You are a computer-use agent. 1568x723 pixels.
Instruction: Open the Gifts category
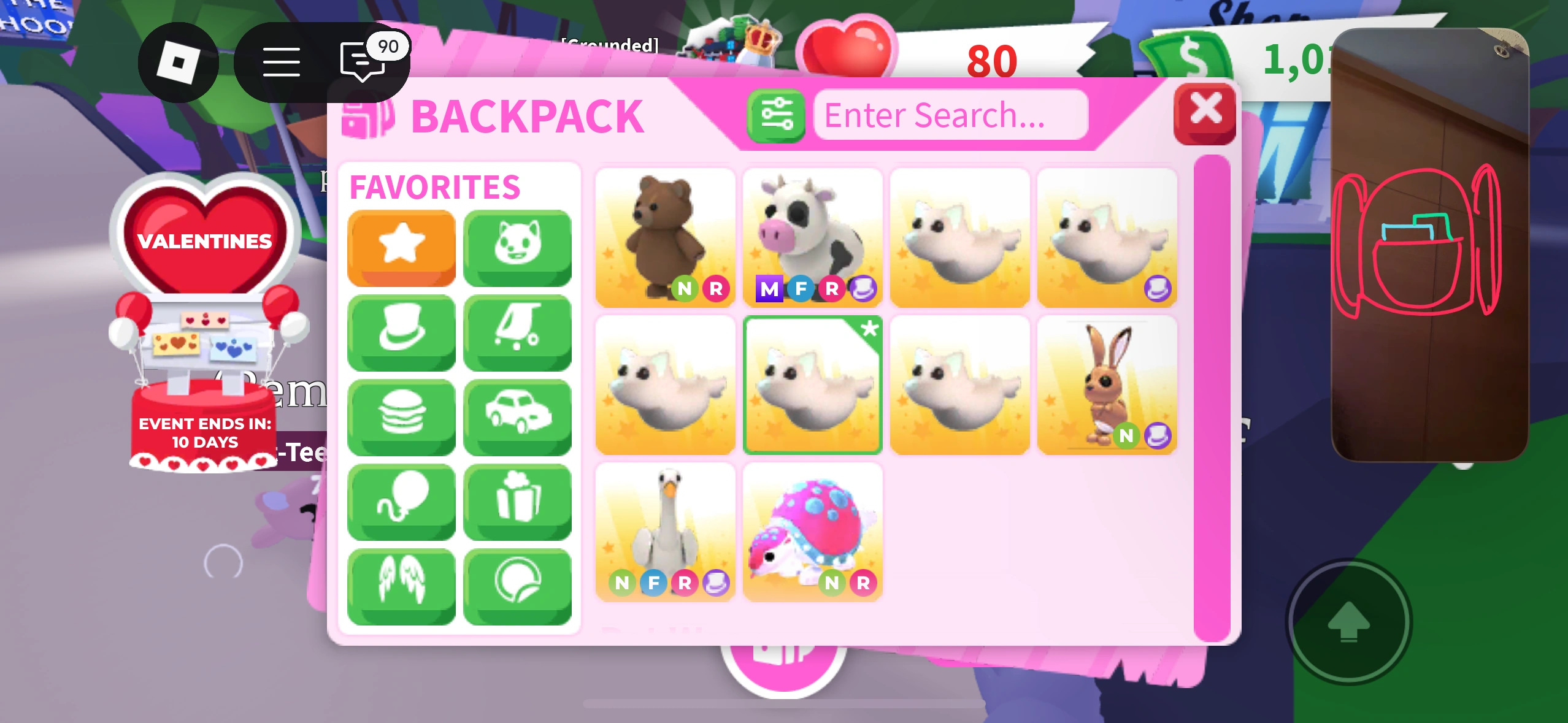point(517,502)
